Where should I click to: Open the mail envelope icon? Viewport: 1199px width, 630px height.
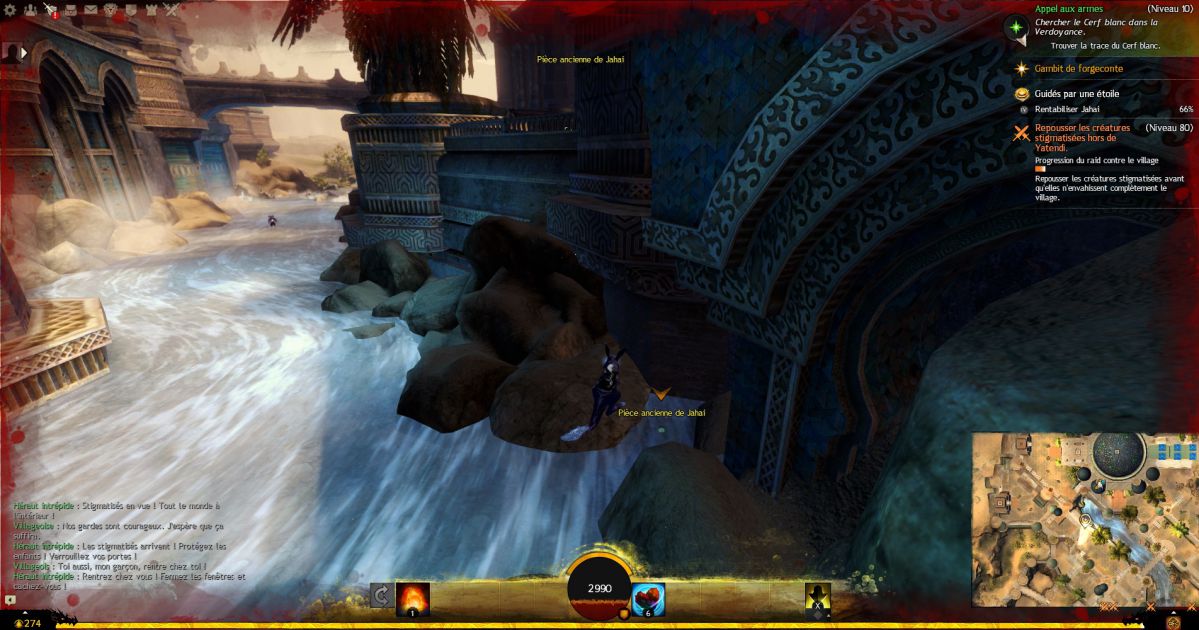point(90,9)
